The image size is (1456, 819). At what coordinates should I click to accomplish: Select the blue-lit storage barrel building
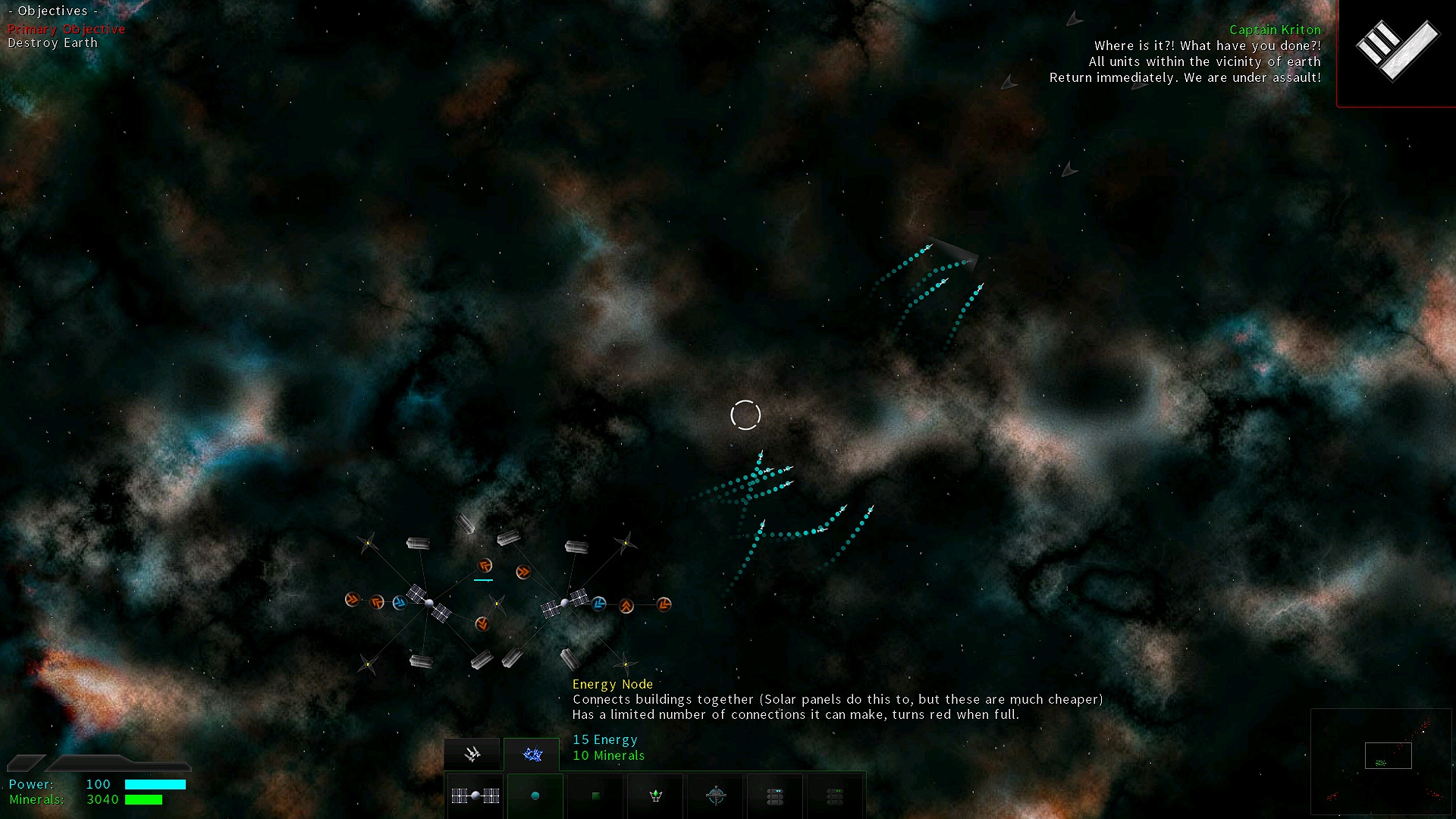(x=775, y=795)
